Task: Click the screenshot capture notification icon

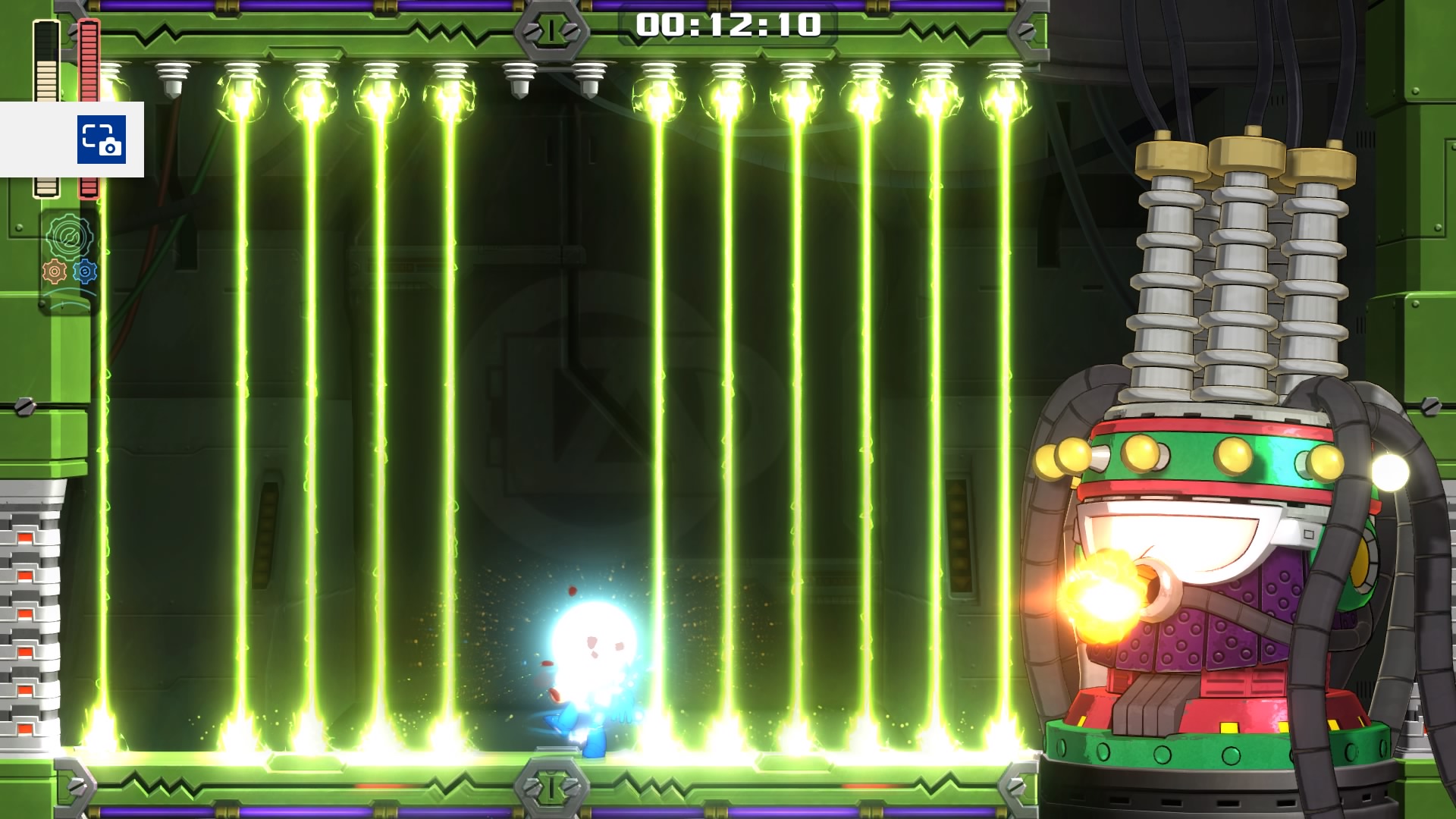Action: 101,140
